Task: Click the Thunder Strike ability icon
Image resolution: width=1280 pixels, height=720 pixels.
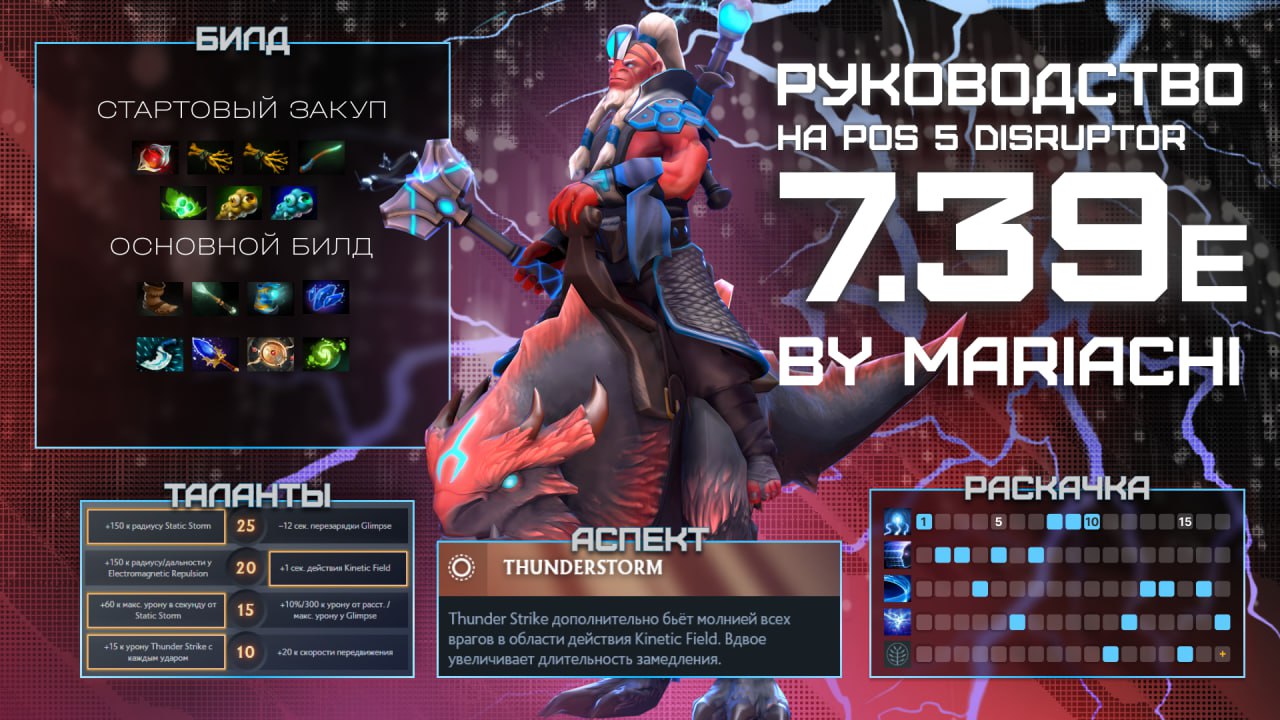Action: pyautogui.click(x=896, y=521)
